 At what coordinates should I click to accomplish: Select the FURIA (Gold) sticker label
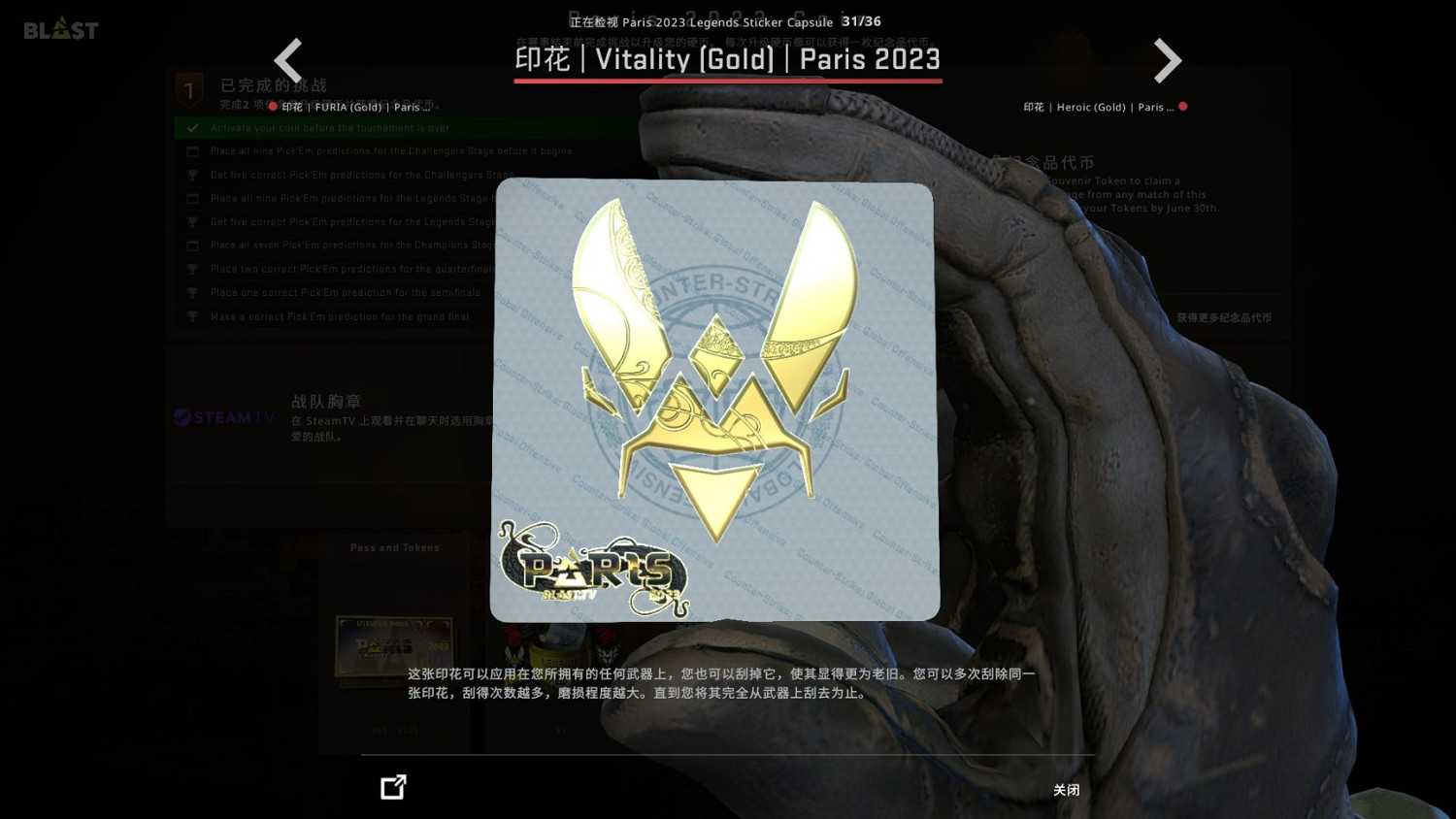click(x=356, y=107)
